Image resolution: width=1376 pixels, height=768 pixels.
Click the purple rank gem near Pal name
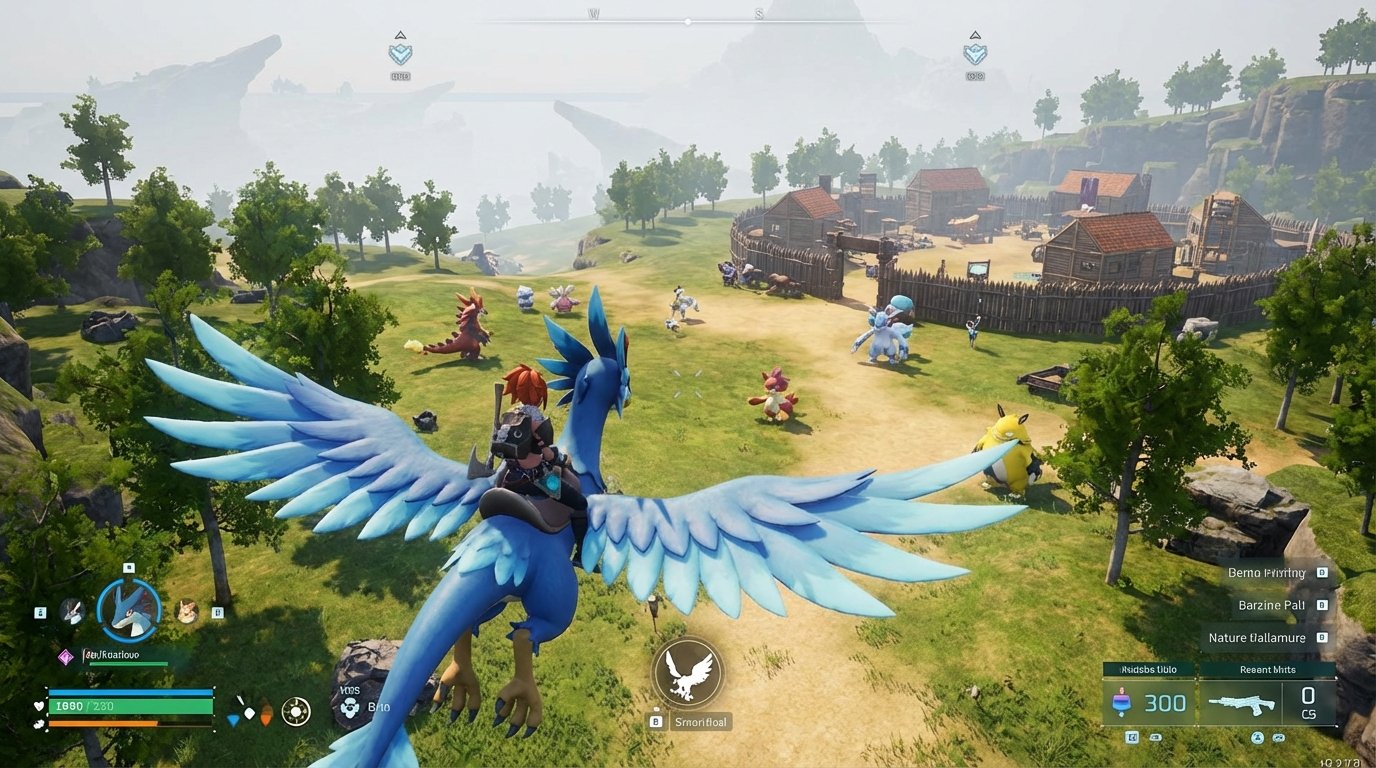click(x=65, y=655)
